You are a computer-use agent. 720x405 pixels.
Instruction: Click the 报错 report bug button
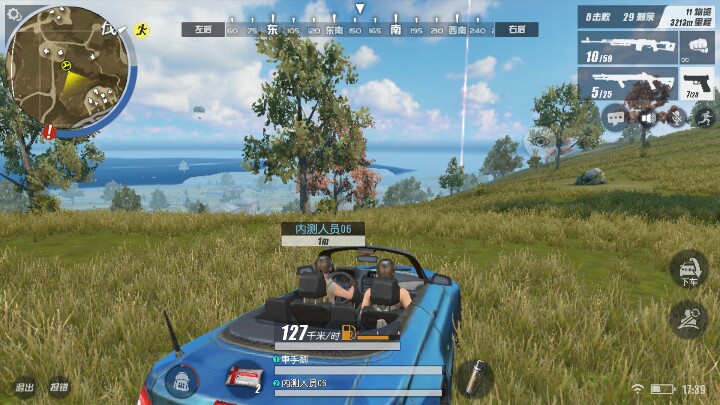click(60, 387)
